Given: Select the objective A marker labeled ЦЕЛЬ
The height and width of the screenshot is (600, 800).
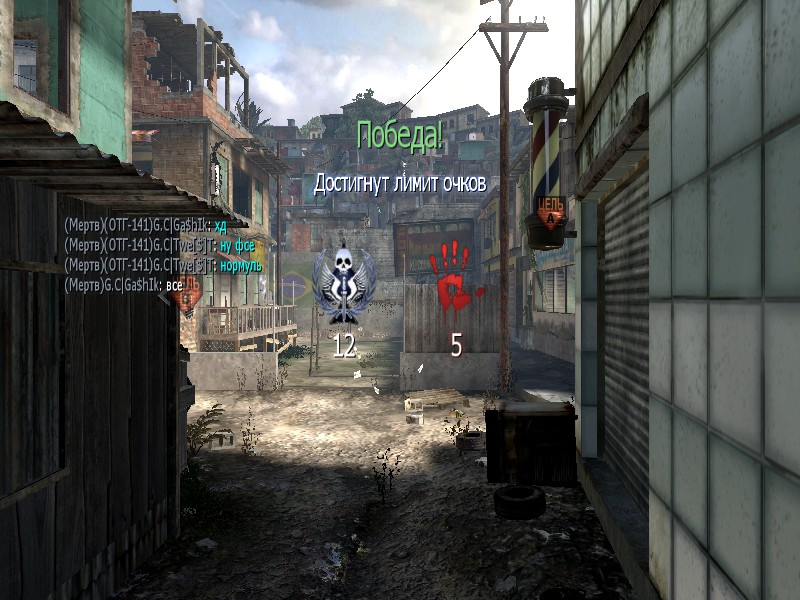Looking at the screenshot, I should pos(551,209).
